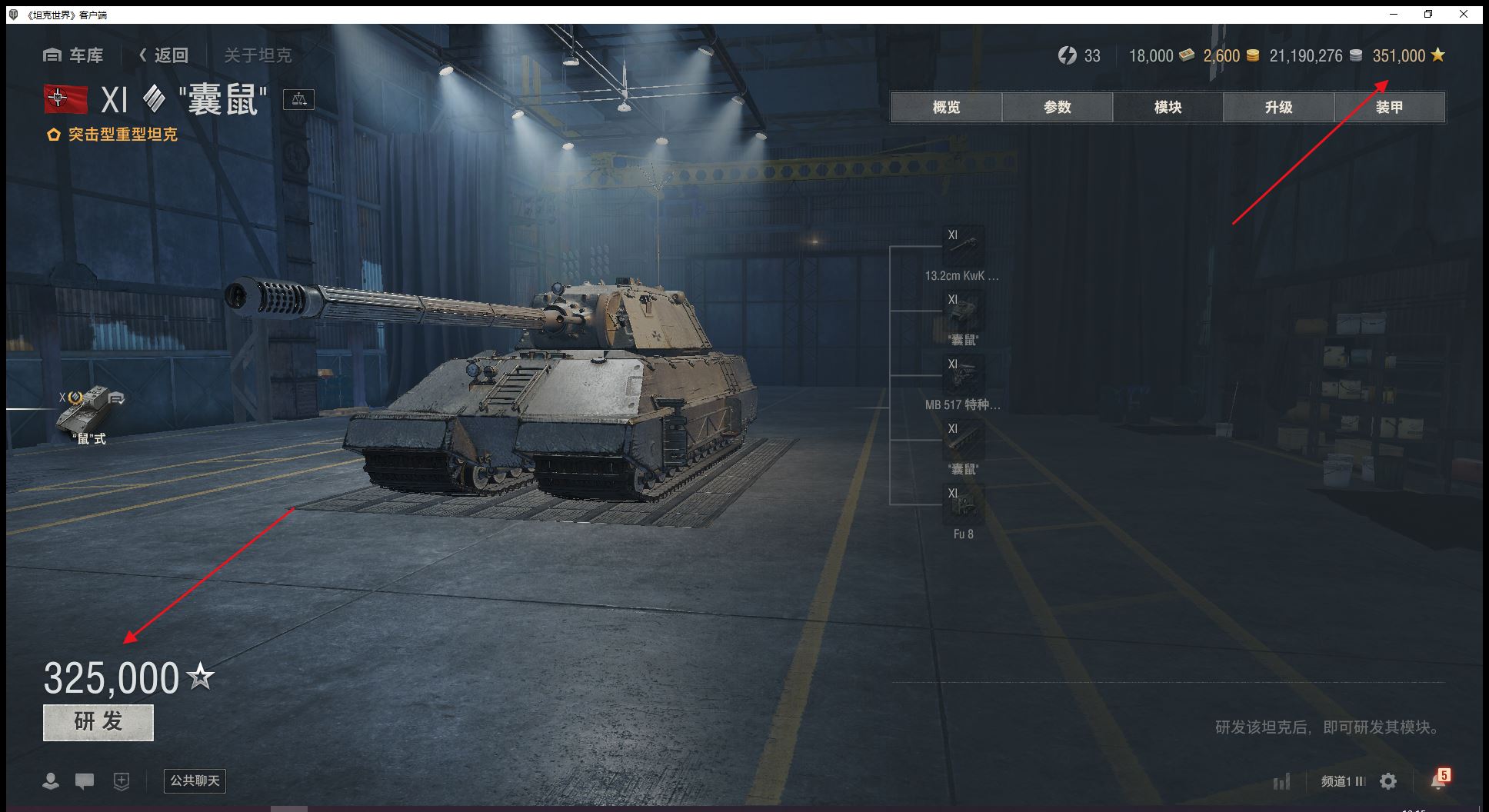Open the settings gear icon
The width and height of the screenshot is (1489, 812).
tap(1388, 782)
